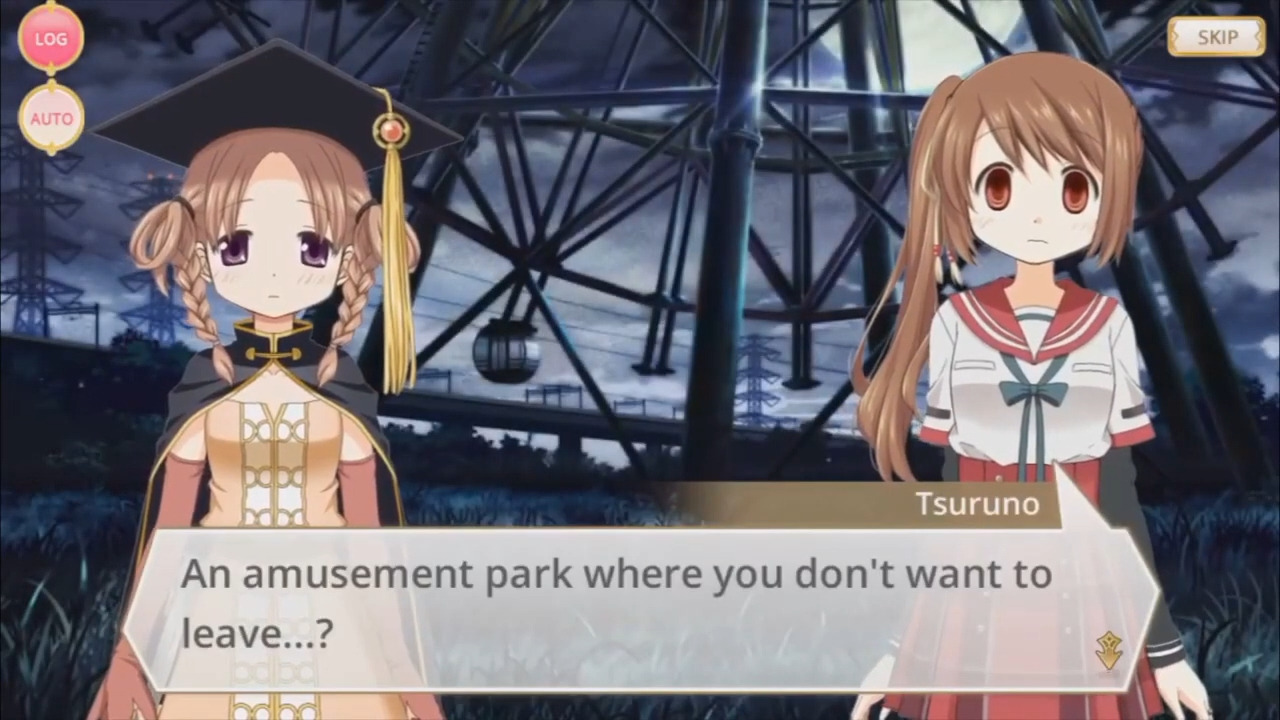Toggle AUTO dialogue playback

(x=51, y=118)
